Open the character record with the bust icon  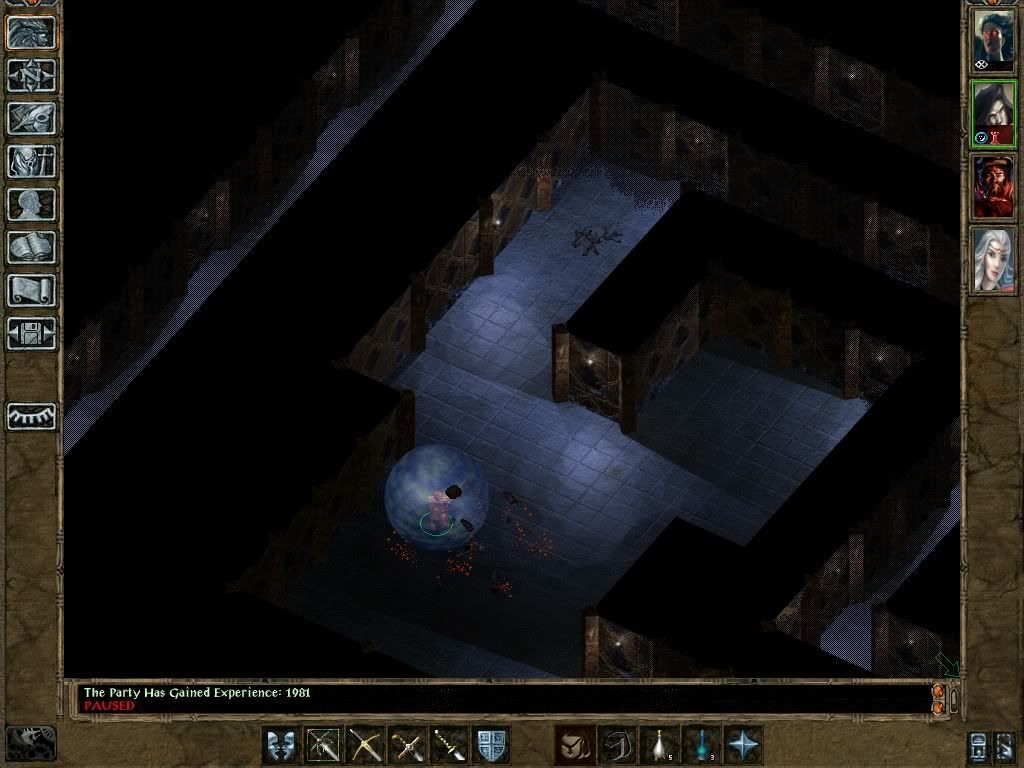pyautogui.click(x=31, y=204)
